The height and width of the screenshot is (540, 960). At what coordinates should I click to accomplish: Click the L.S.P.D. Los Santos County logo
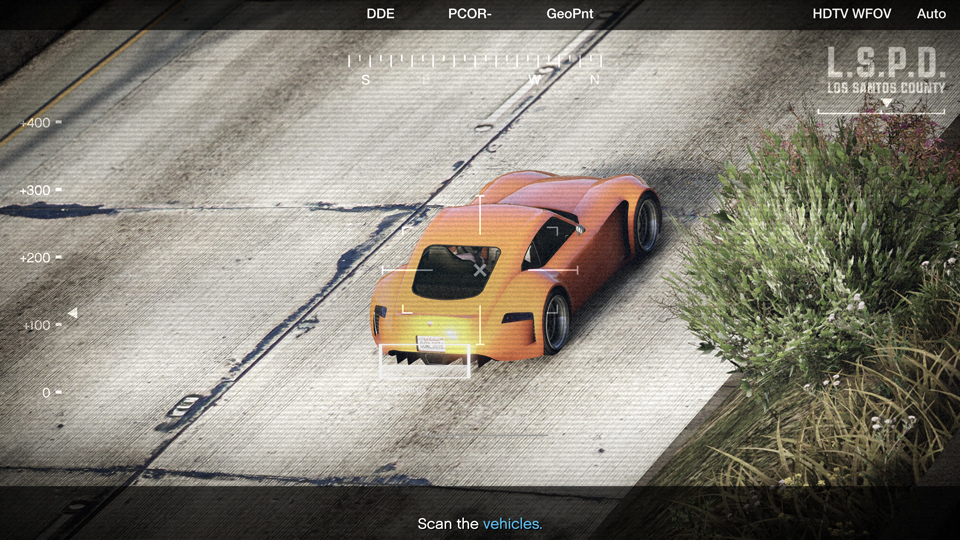[x=885, y=71]
